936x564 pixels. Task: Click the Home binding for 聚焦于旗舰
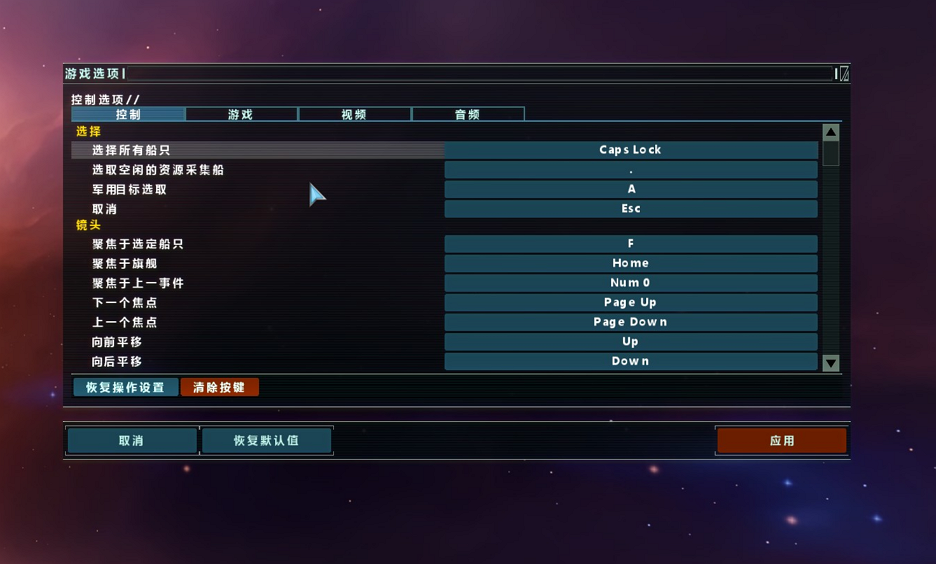point(630,263)
